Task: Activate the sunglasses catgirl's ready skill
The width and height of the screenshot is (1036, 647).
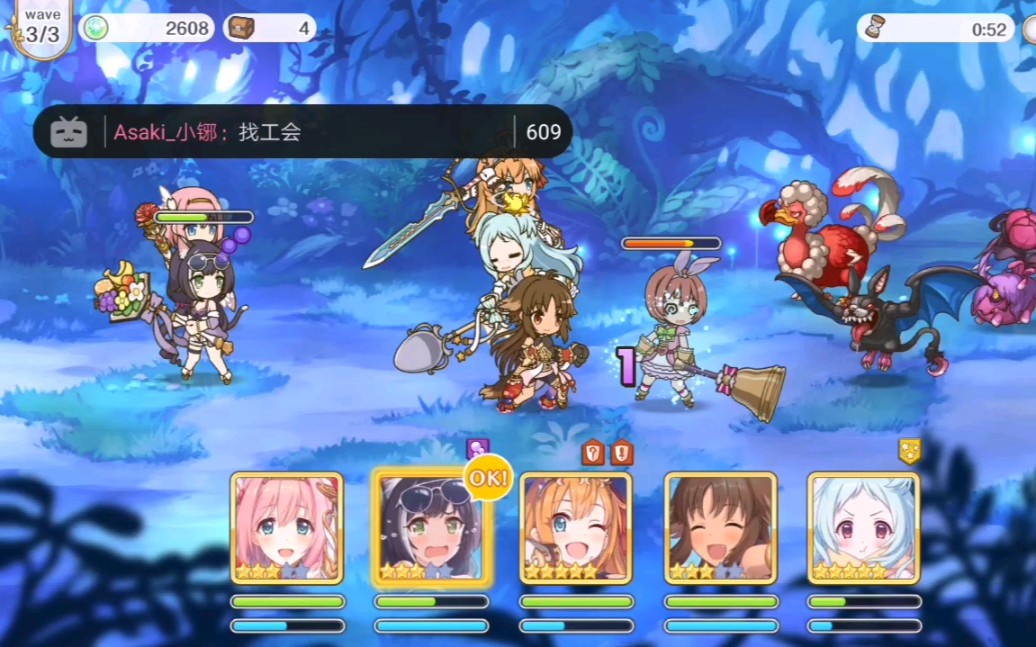Action: click(430, 528)
